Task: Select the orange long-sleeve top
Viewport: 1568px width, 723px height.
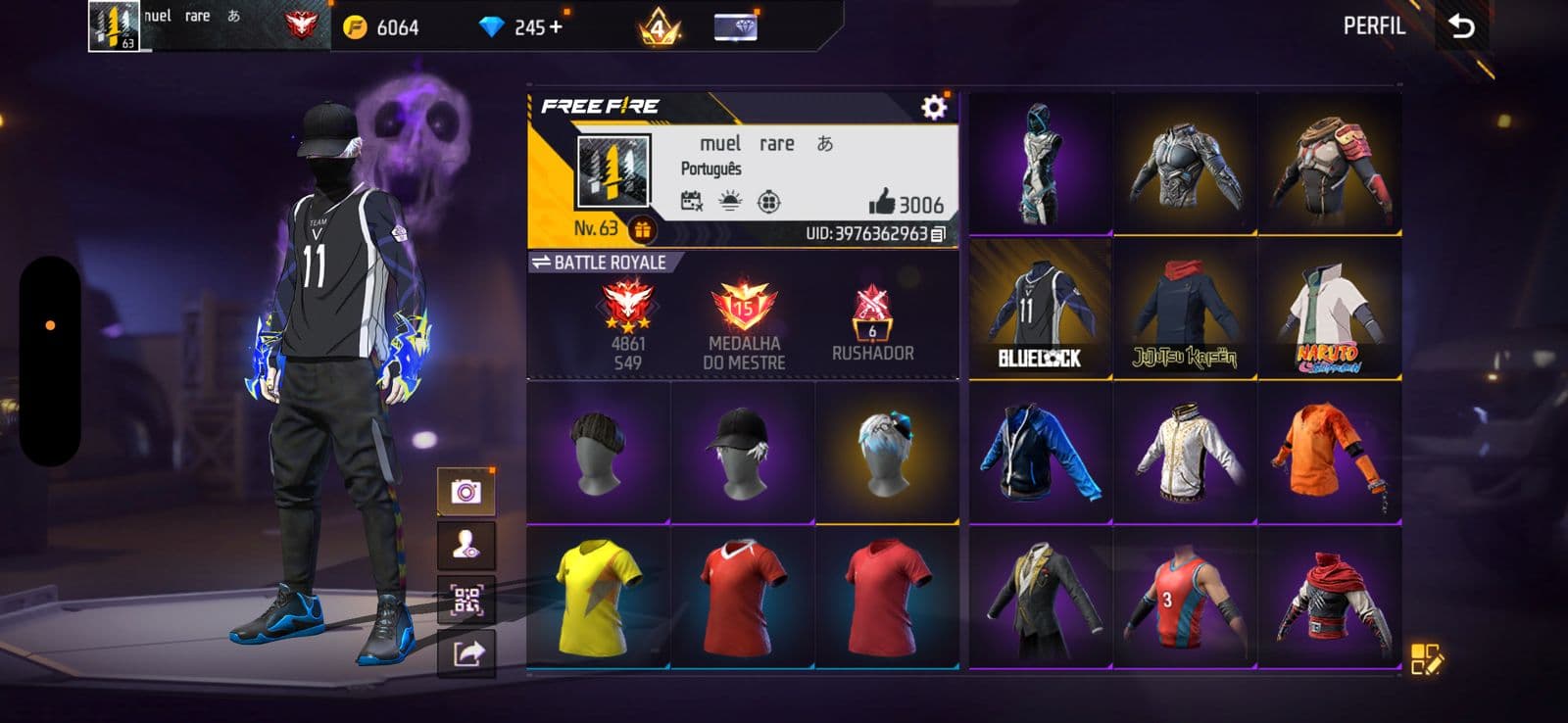Action: [x=1329, y=454]
